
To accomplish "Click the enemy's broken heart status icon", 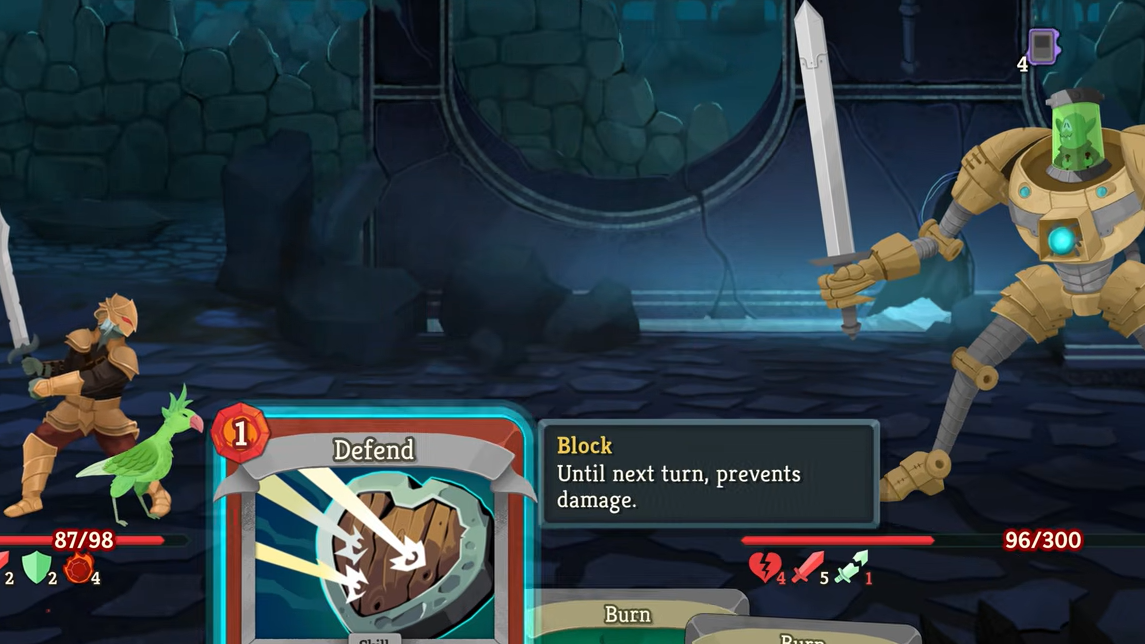I will [x=763, y=567].
